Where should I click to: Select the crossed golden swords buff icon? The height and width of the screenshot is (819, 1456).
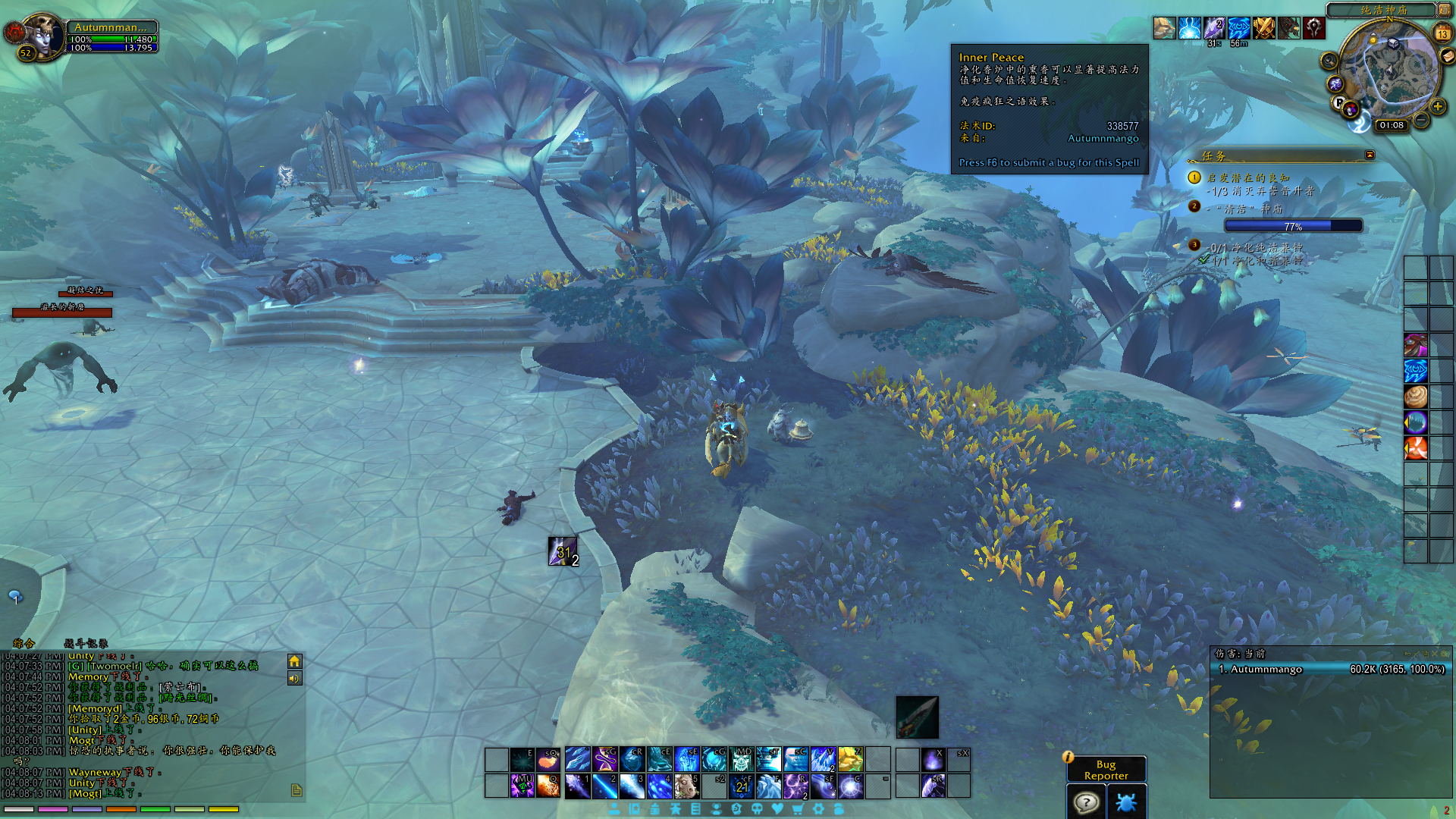coord(1263,29)
